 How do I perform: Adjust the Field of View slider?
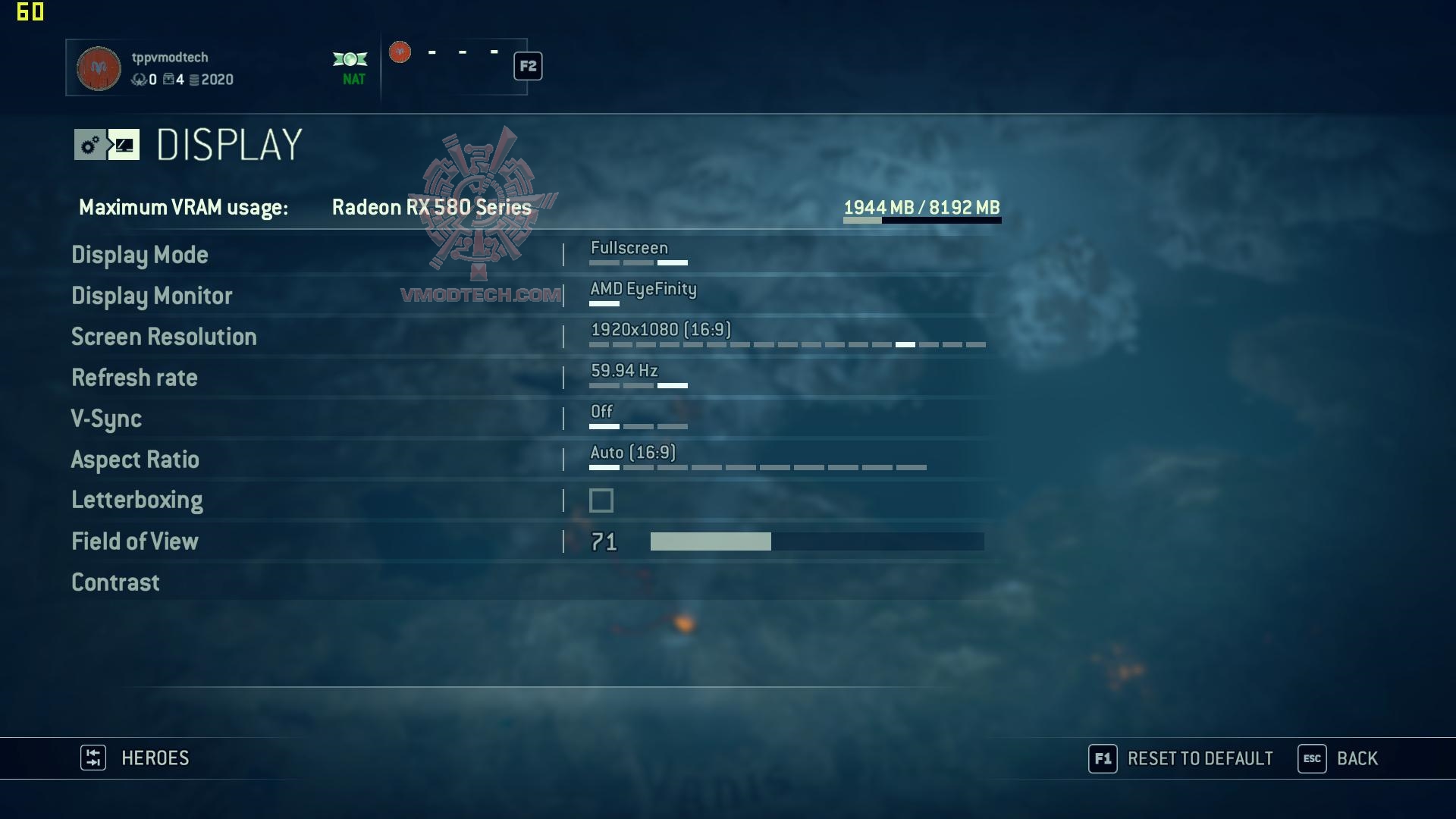[x=817, y=541]
